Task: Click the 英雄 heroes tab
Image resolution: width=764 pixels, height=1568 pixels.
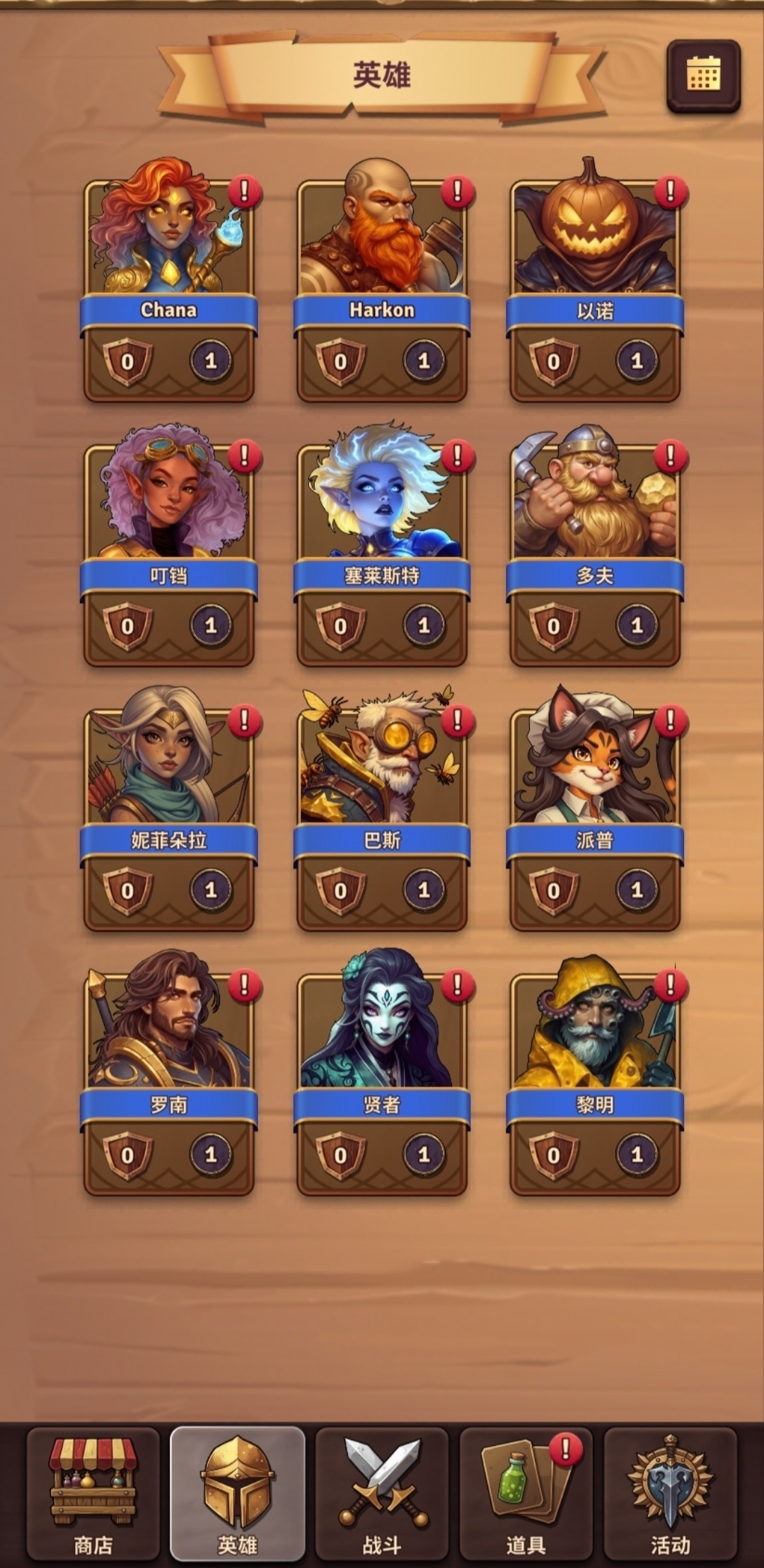Action: (238, 1492)
